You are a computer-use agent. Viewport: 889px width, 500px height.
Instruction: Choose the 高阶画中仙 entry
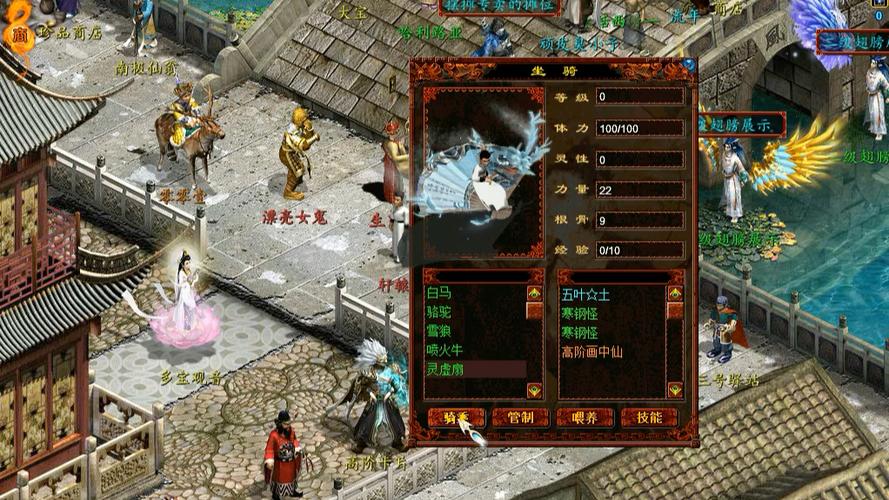click(592, 352)
